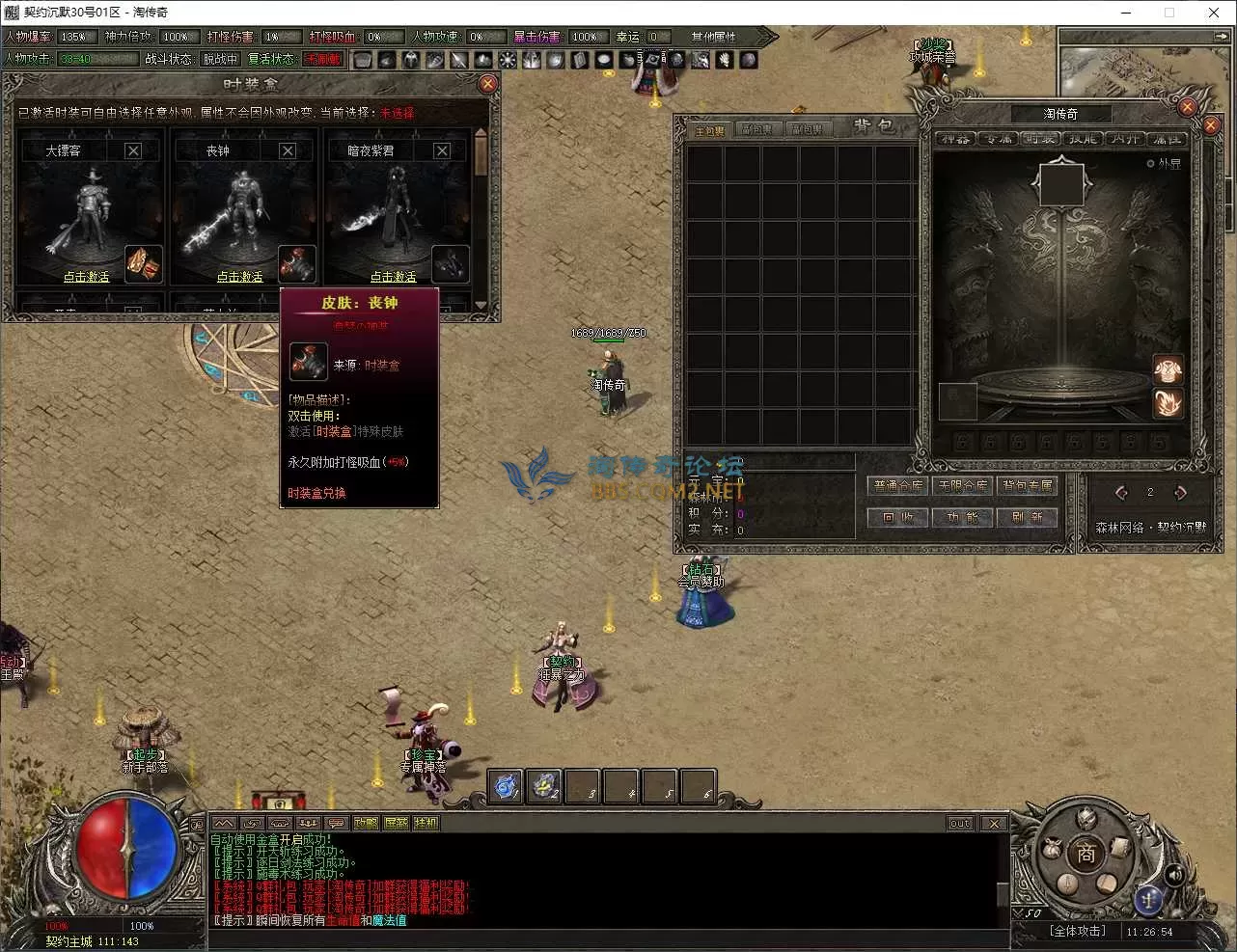Go to next character panel page arrow
1237x952 pixels.
pyautogui.click(x=1180, y=493)
